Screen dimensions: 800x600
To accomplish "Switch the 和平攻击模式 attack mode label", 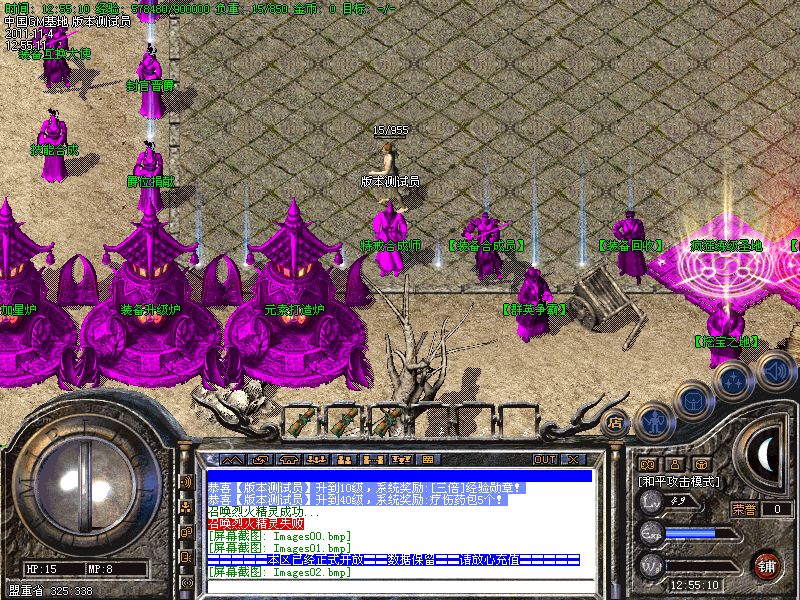I will 680,481.
